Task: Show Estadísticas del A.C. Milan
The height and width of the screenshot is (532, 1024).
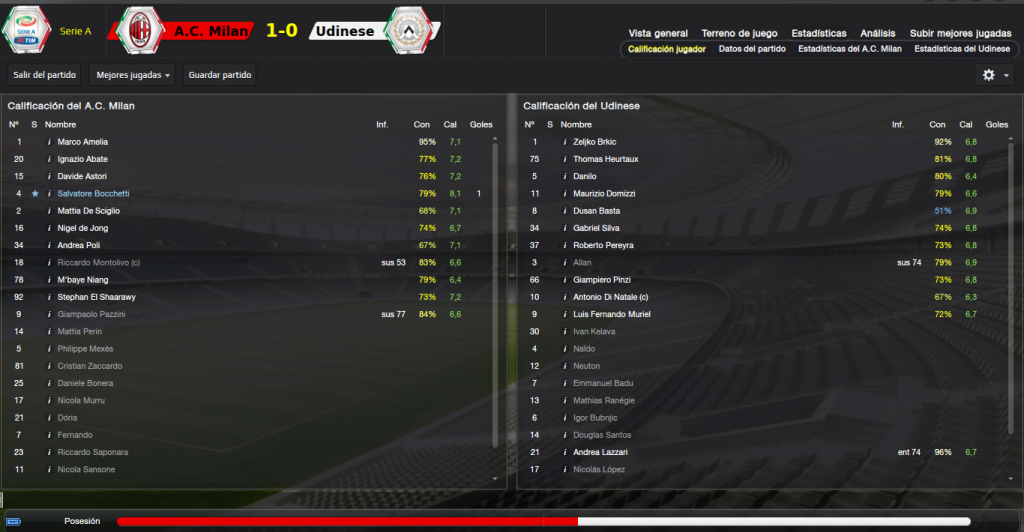Action: click(x=850, y=48)
